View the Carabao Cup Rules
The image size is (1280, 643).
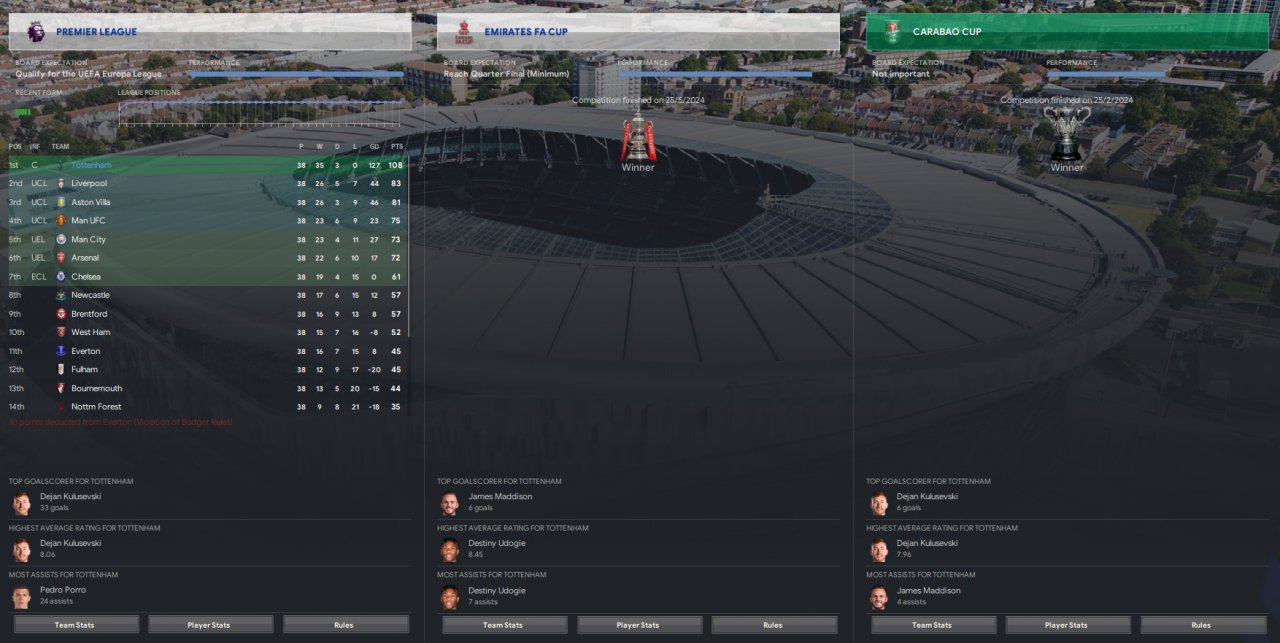[x=1201, y=625]
